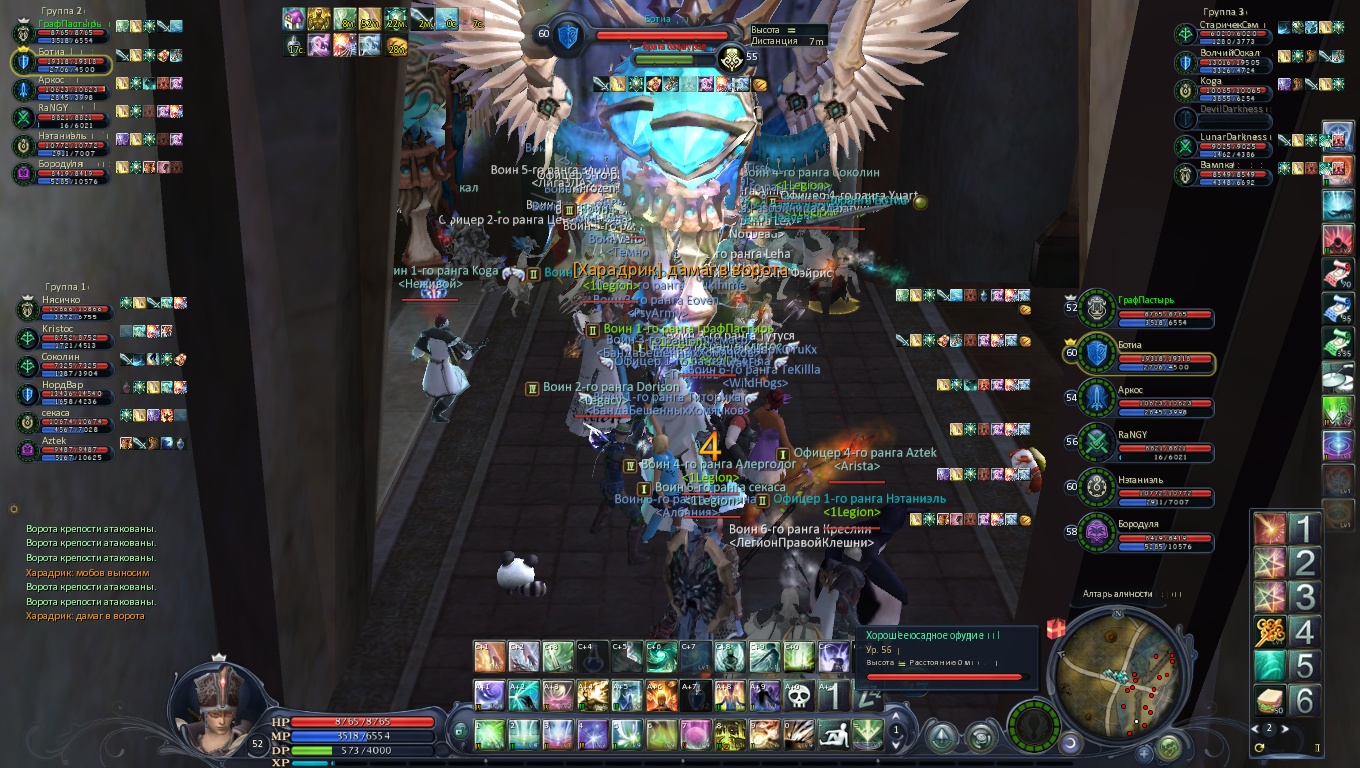Cast the fiery figure skill on A+6
Screen dimensions: 1360x768
coord(659,696)
